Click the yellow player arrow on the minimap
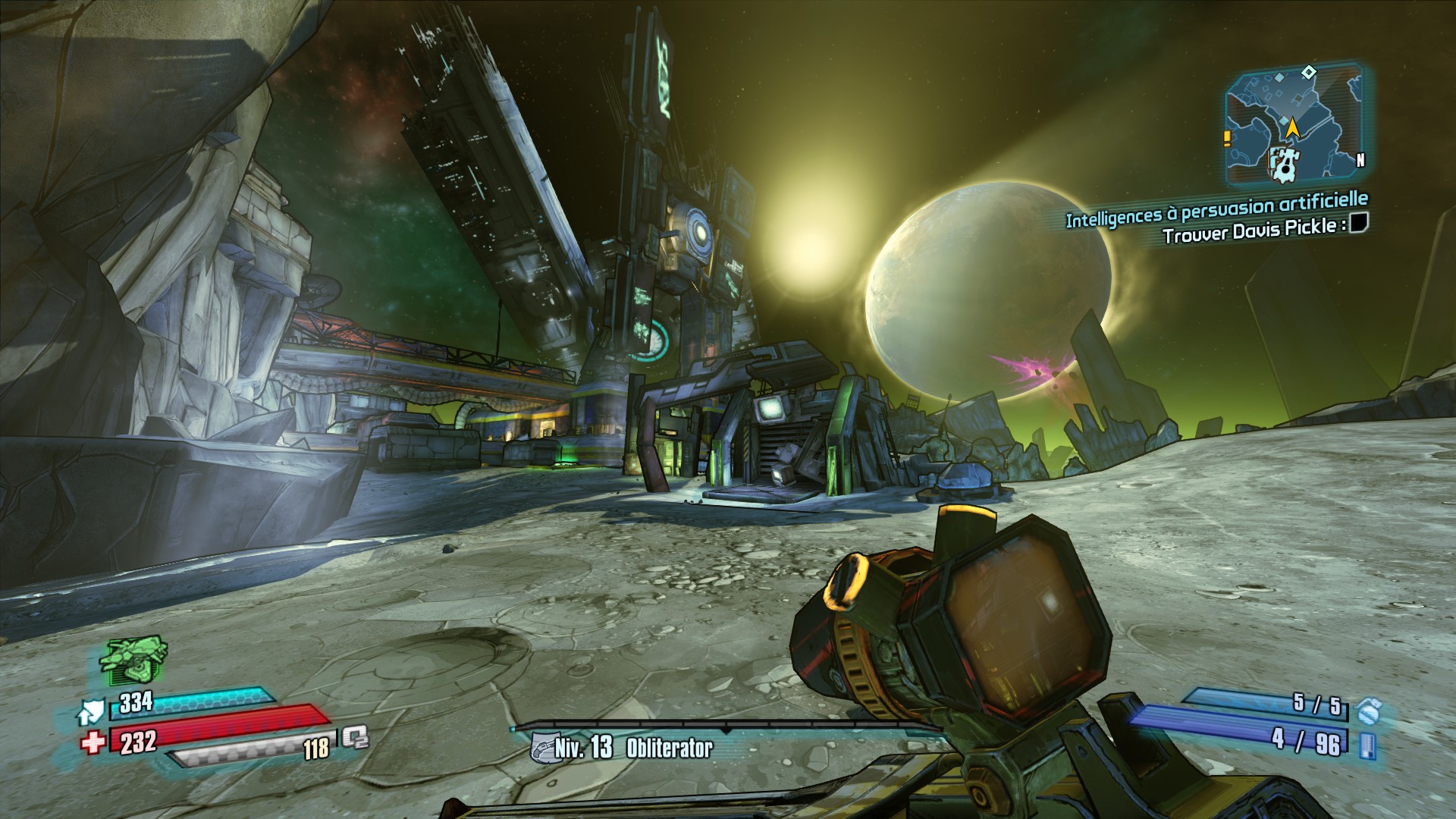This screenshot has height=819, width=1456. (1292, 127)
